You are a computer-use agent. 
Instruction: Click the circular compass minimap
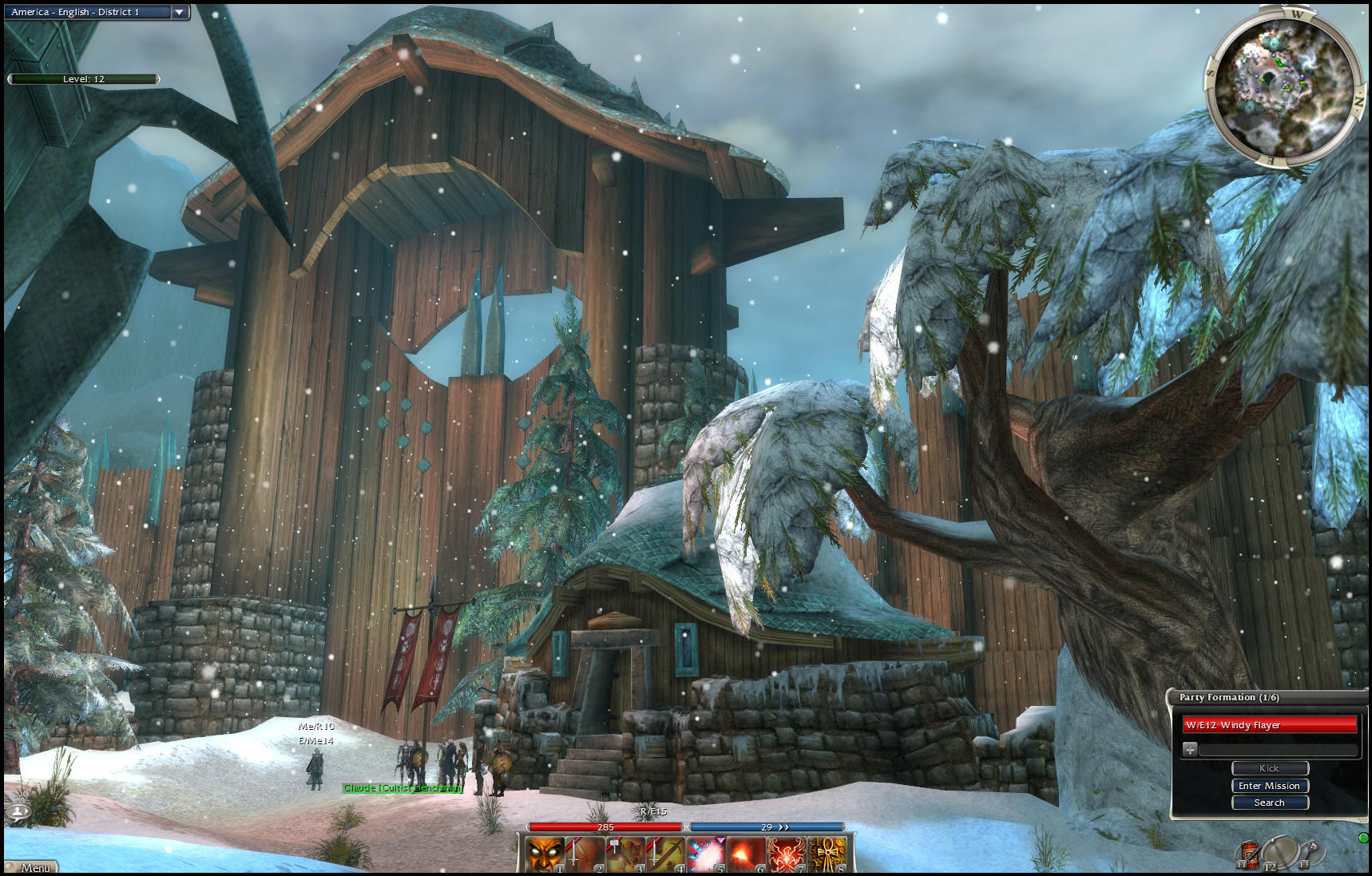[x=1281, y=85]
